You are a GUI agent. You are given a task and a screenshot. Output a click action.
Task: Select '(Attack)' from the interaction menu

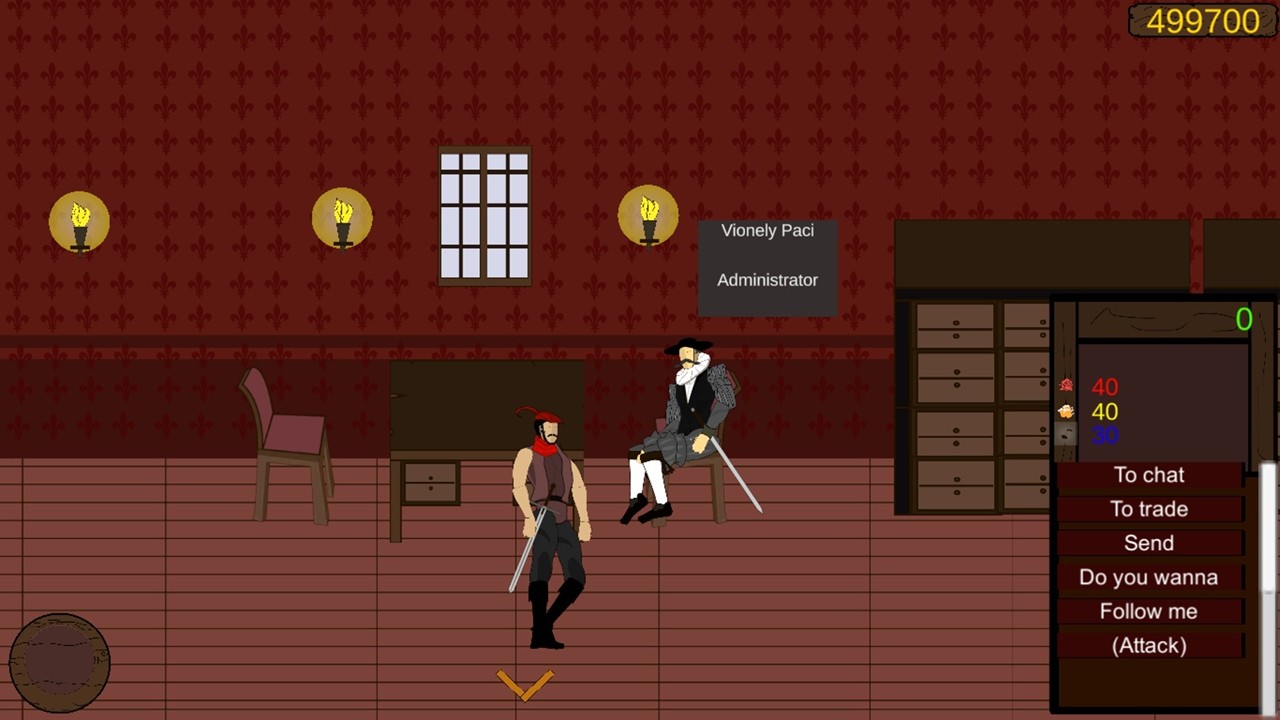click(x=1148, y=645)
